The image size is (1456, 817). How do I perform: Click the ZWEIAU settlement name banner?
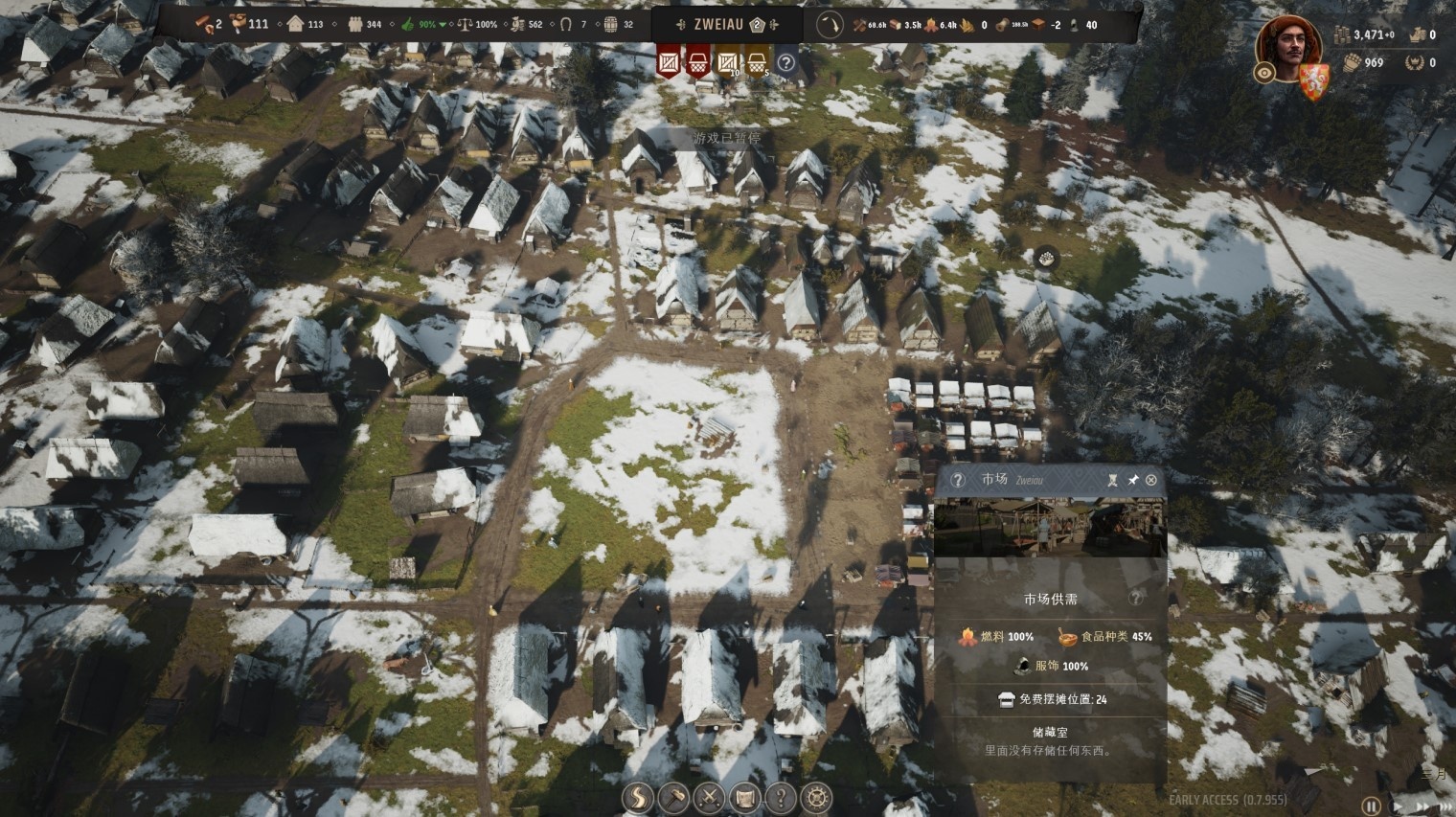click(728, 24)
